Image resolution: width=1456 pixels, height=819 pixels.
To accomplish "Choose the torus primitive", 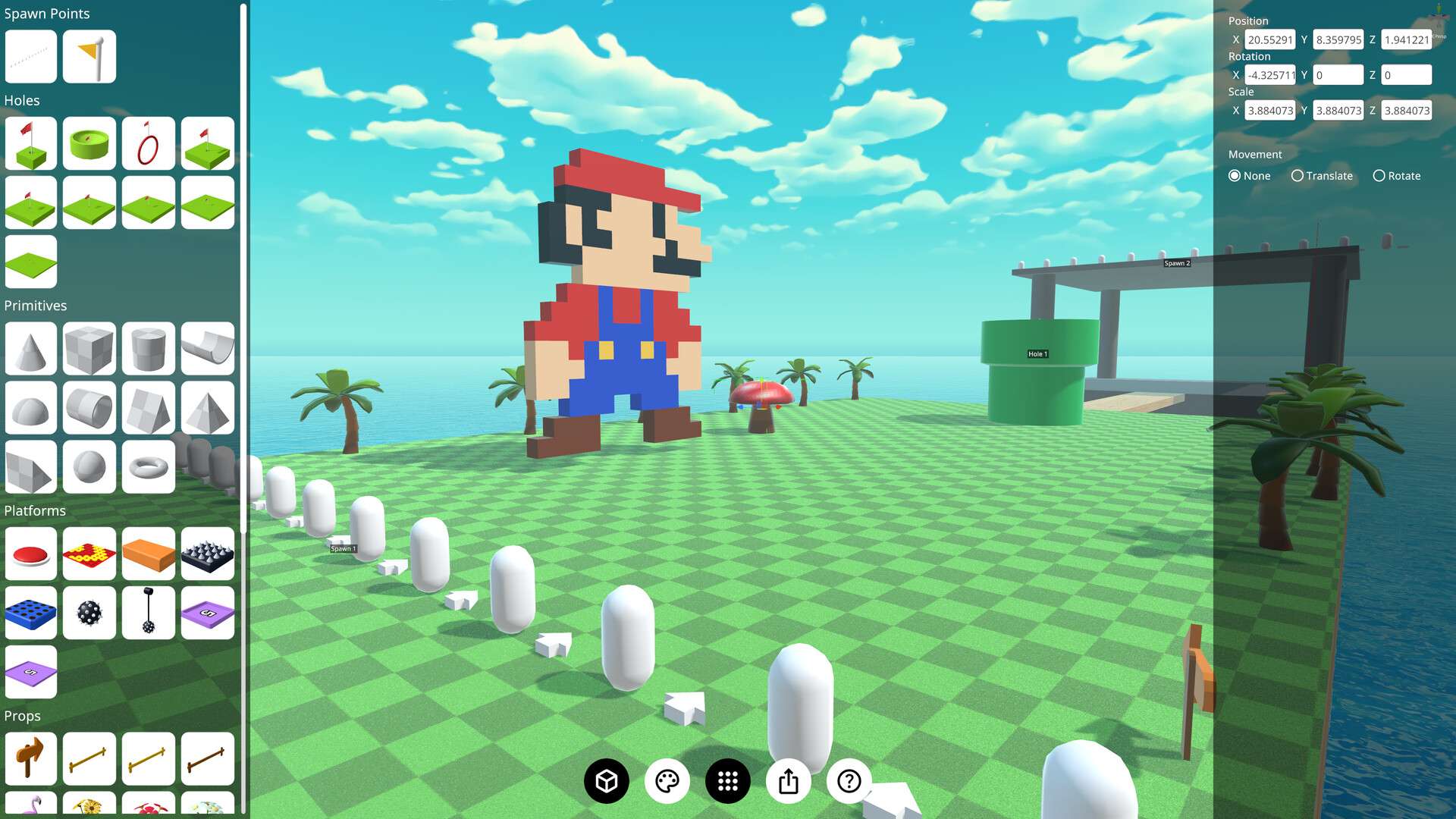I will point(149,466).
